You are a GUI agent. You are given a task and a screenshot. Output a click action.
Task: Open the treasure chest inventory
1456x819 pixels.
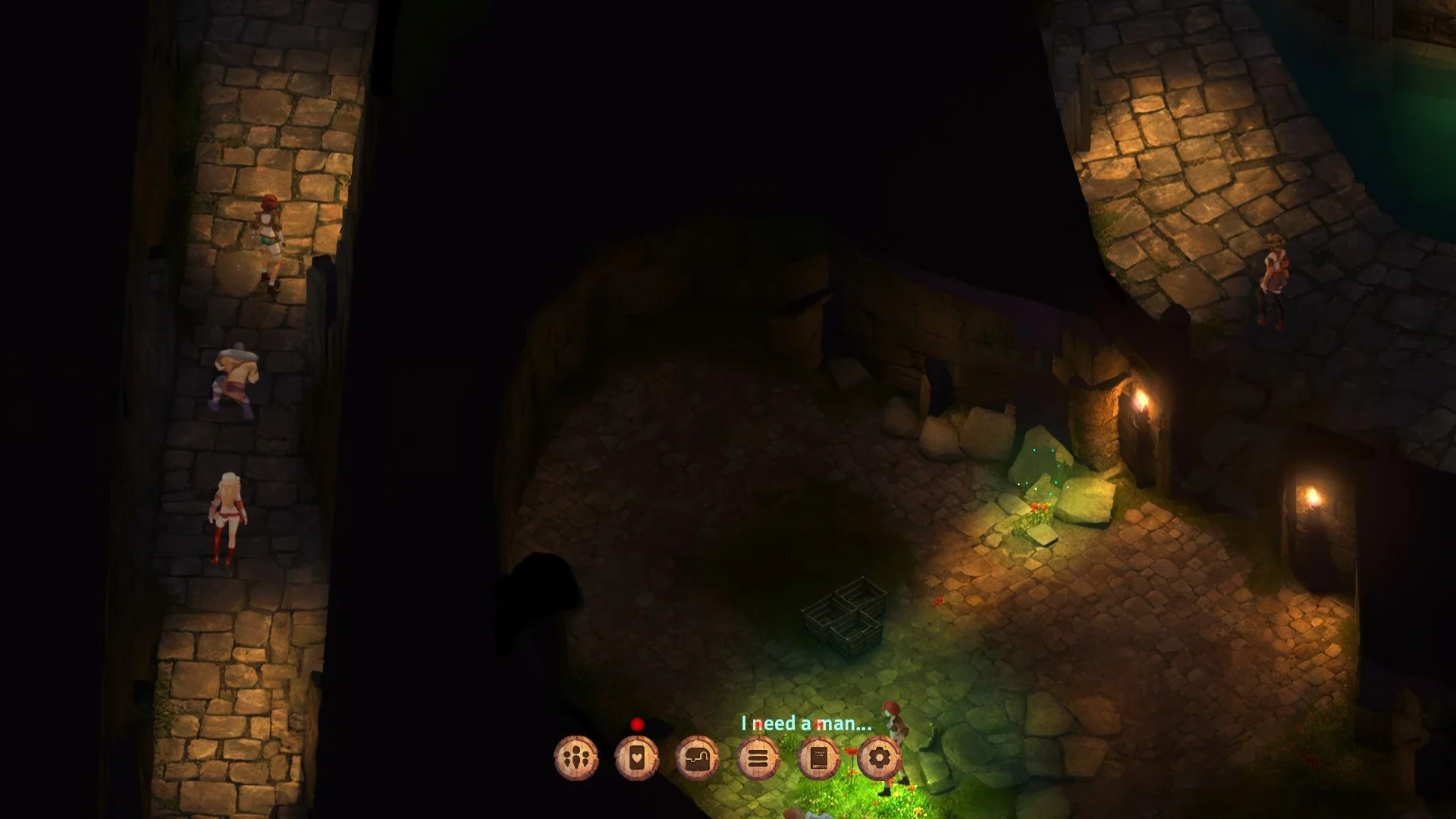698,758
